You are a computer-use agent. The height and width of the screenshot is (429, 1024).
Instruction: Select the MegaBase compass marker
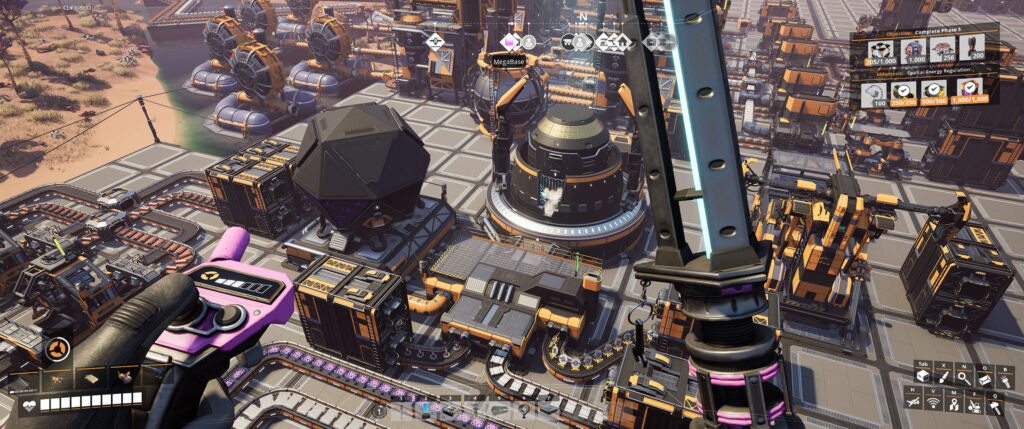point(509,42)
